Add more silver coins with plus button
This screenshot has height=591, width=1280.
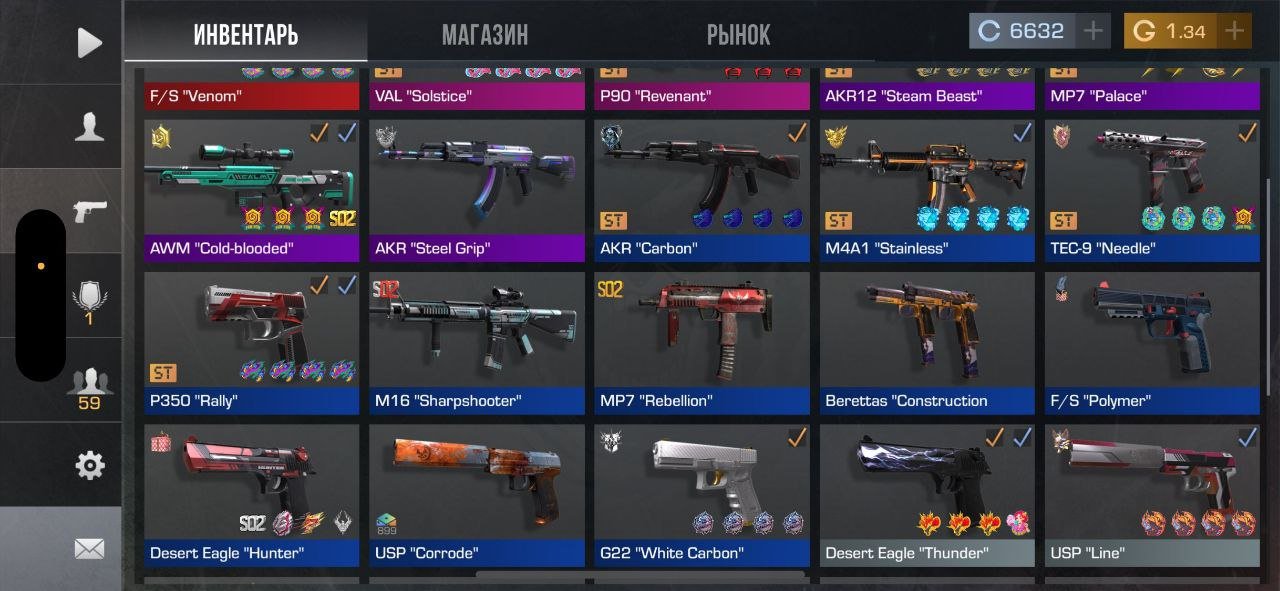pos(1094,31)
